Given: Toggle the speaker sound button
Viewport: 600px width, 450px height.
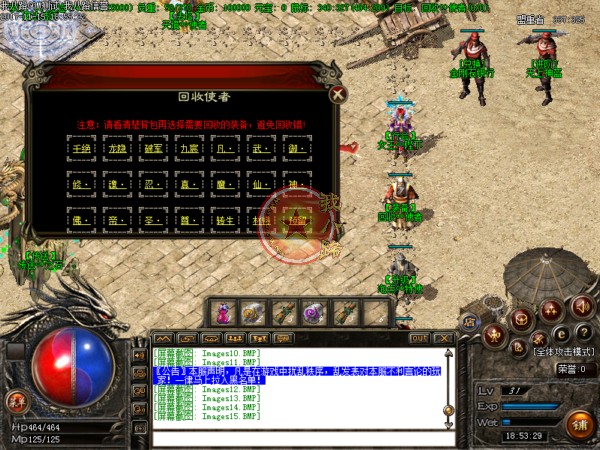Looking at the screenshot, I should 582,305.
